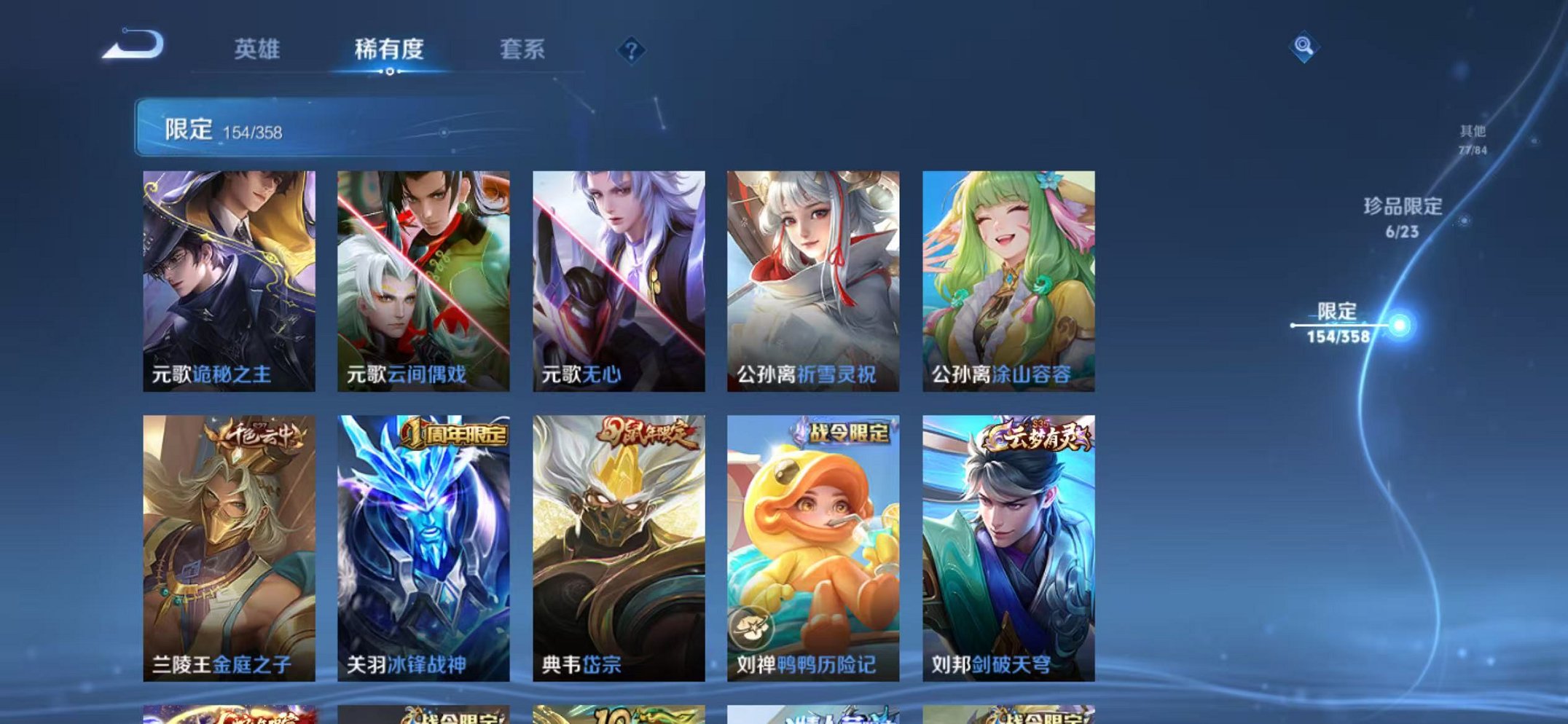Click the question mark help icon
The width and height of the screenshot is (1568, 724).
point(631,50)
